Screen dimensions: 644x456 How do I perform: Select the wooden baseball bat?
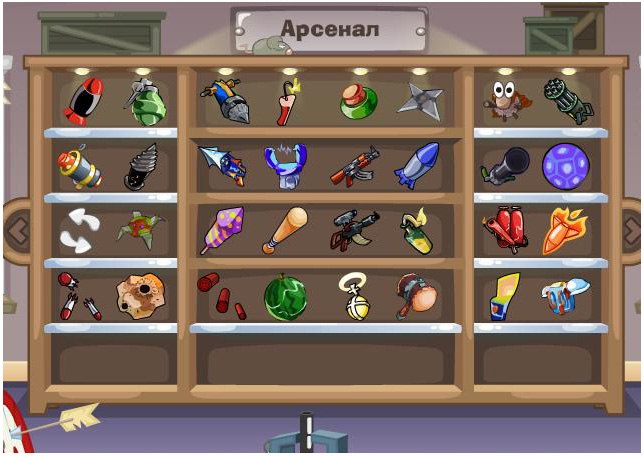point(285,230)
